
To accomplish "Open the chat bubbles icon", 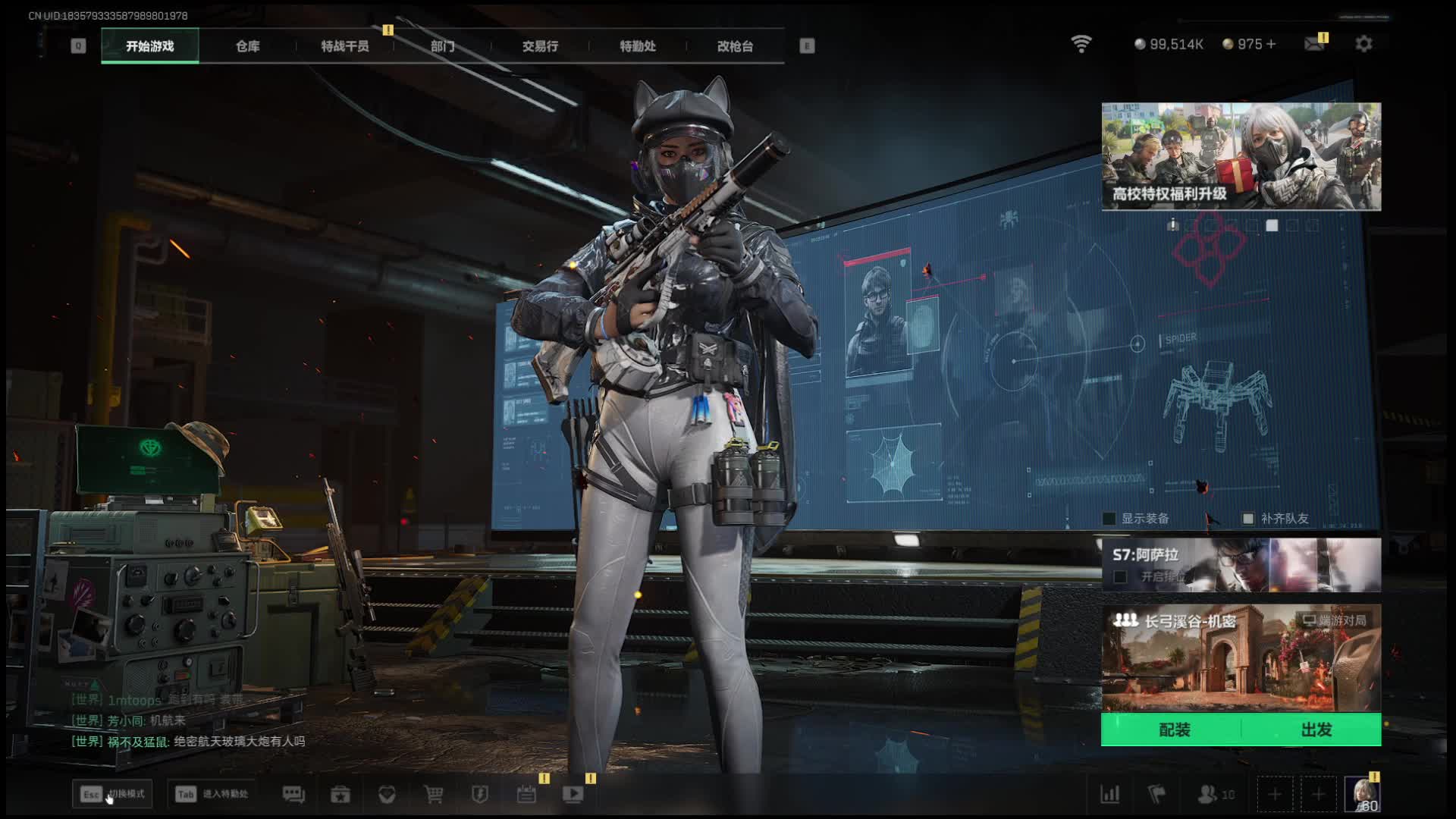I will click(293, 794).
